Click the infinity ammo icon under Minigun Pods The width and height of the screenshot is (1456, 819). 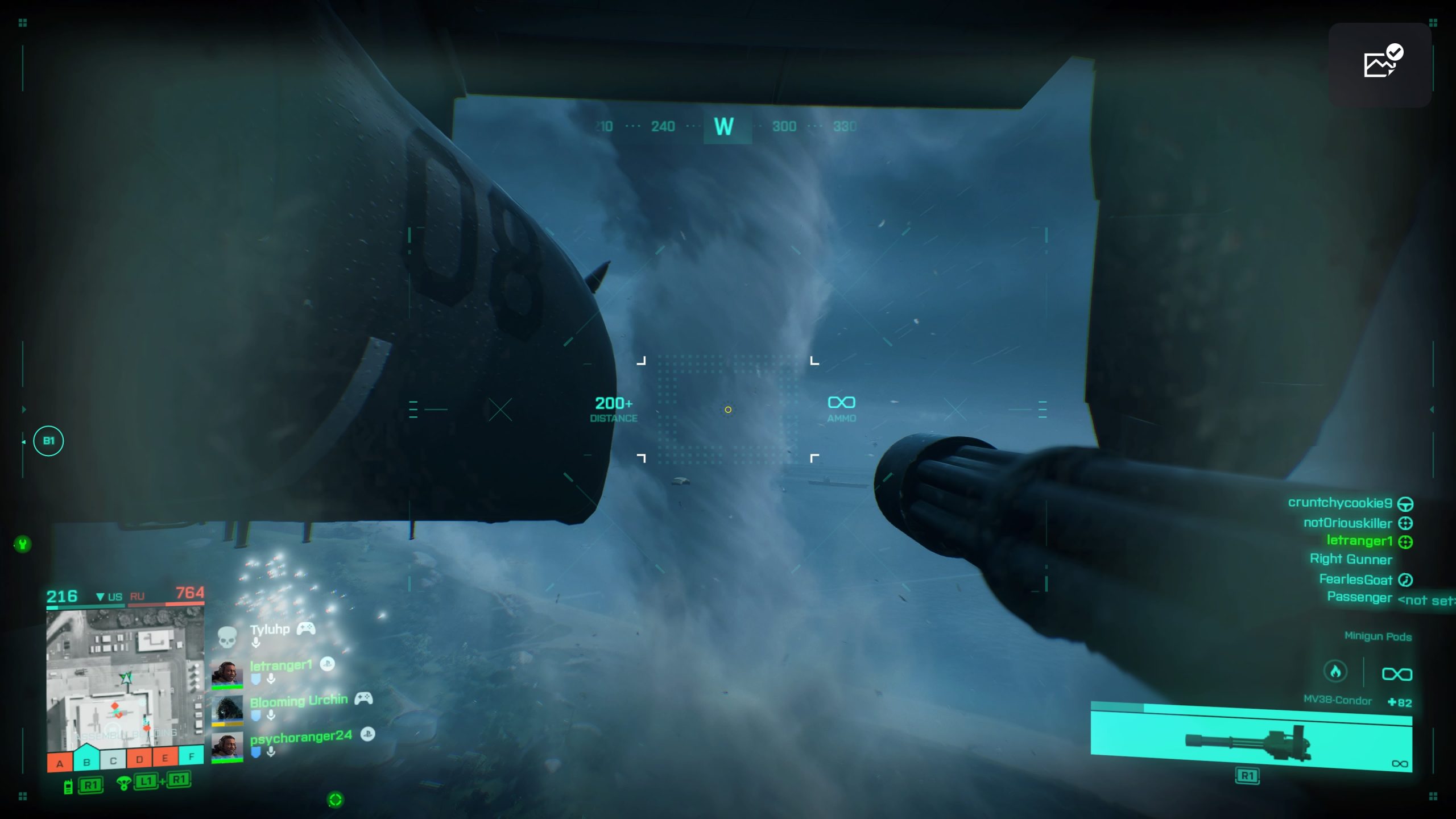(1397, 673)
